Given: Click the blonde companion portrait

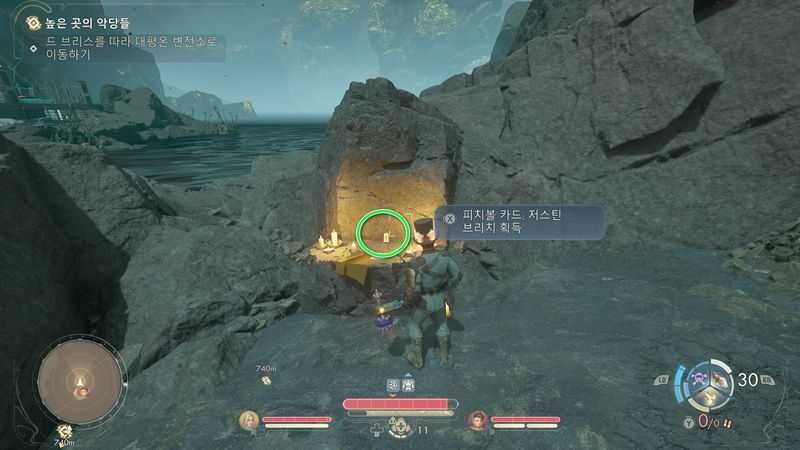Looking at the screenshot, I should [248, 420].
